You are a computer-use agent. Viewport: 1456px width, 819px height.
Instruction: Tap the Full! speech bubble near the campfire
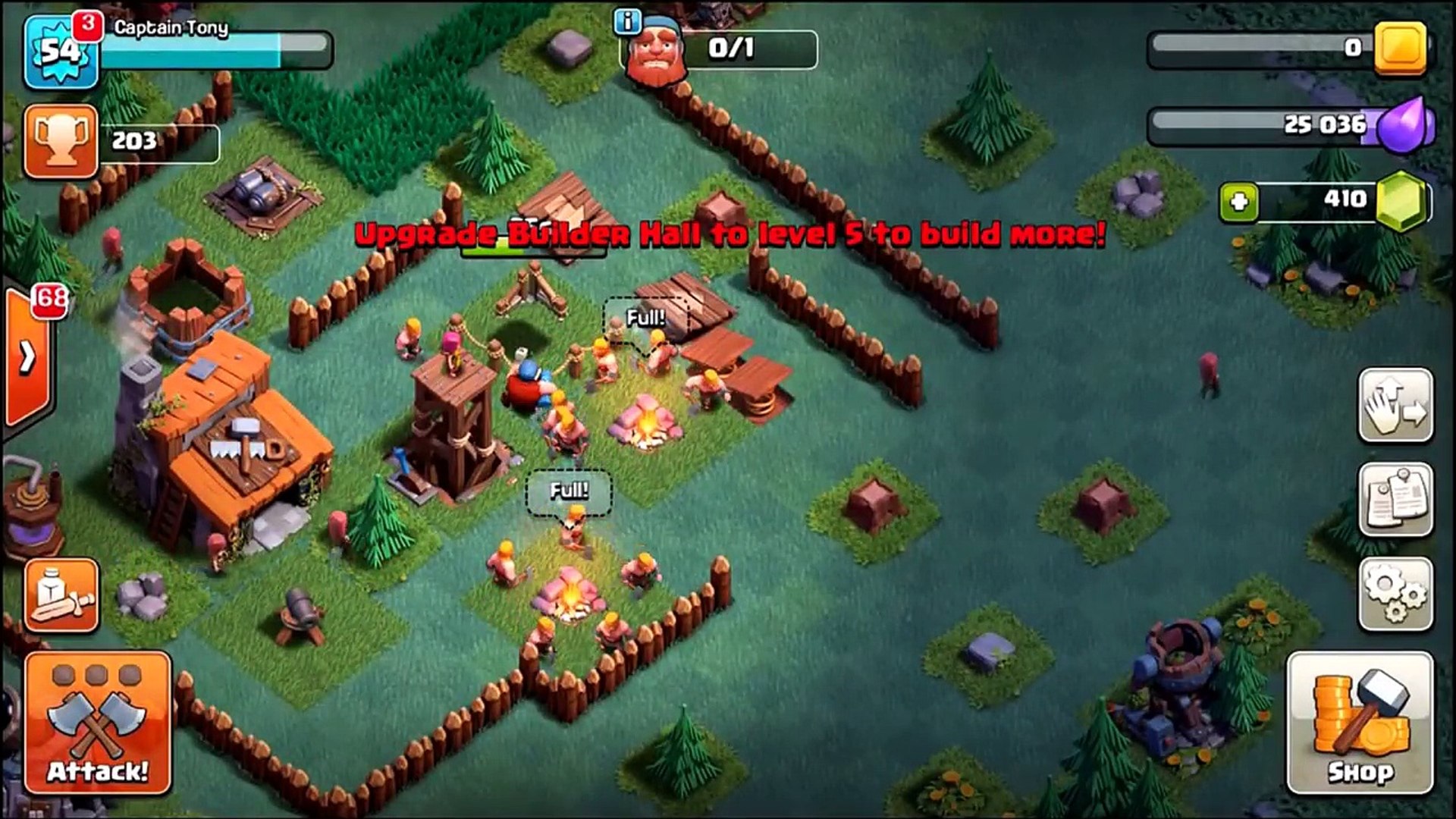pyautogui.click(x=645, y=318)
